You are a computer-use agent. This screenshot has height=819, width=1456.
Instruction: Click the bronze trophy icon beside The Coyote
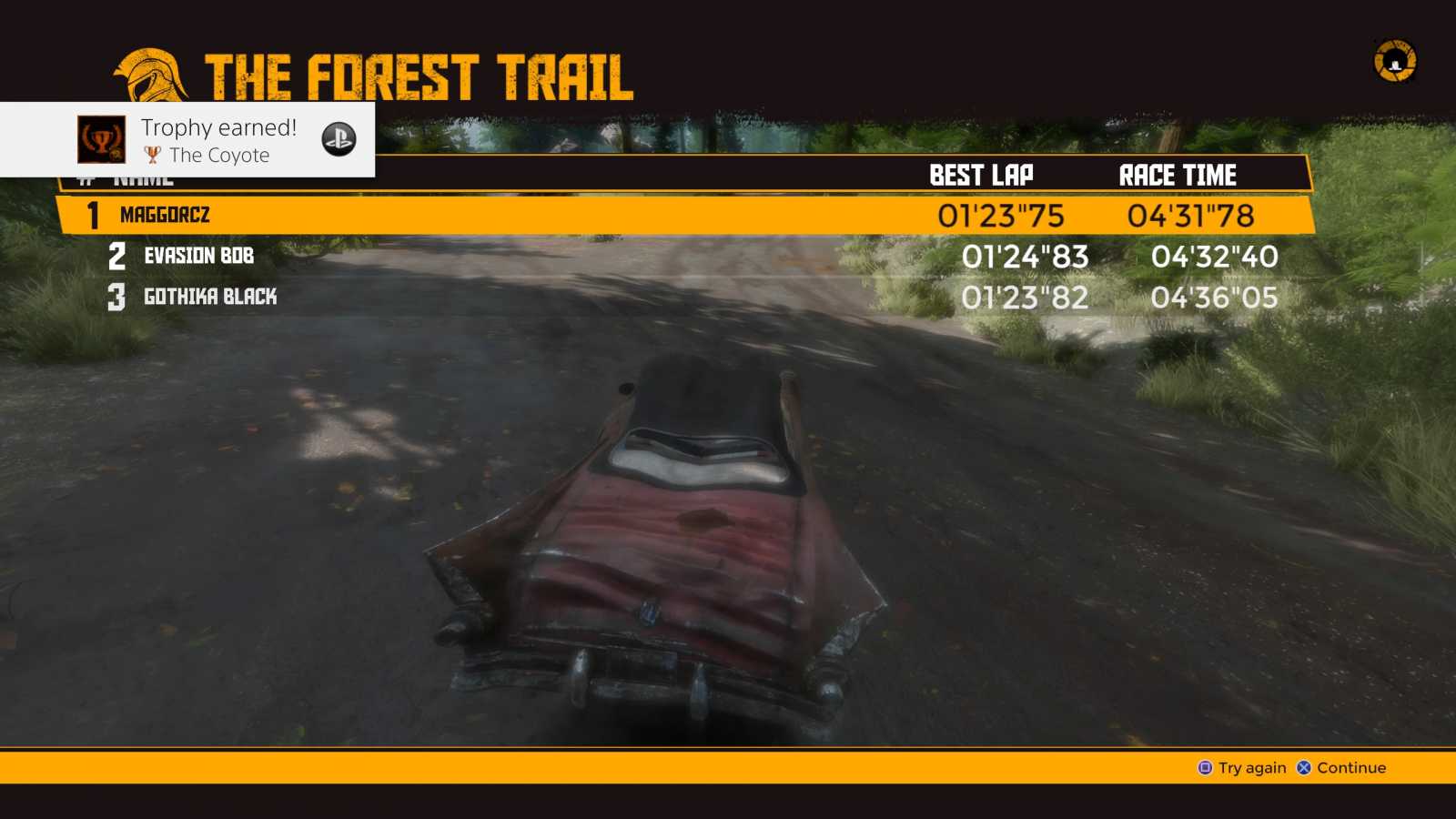(155, 156)
